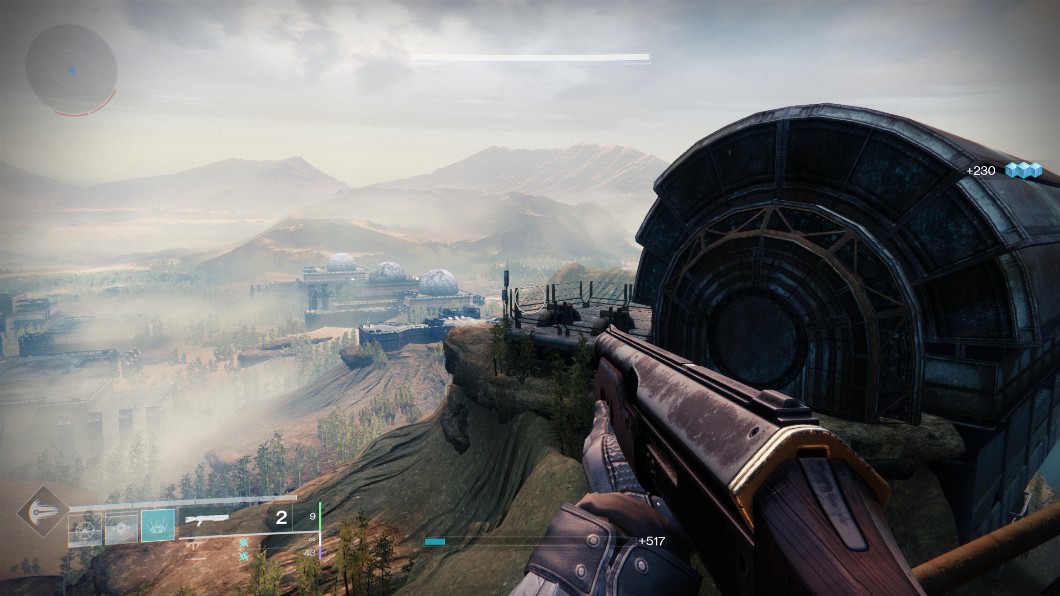Select the diamond-shaped super ability icon
The image size is (1060, 596).
point(43,512)
